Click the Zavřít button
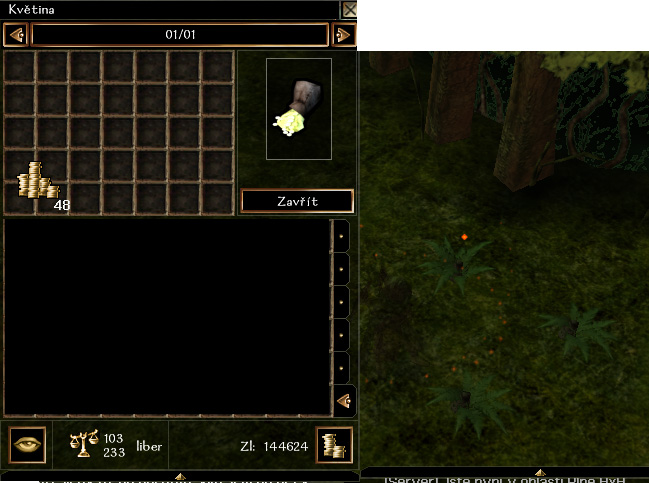 (297, 201)
